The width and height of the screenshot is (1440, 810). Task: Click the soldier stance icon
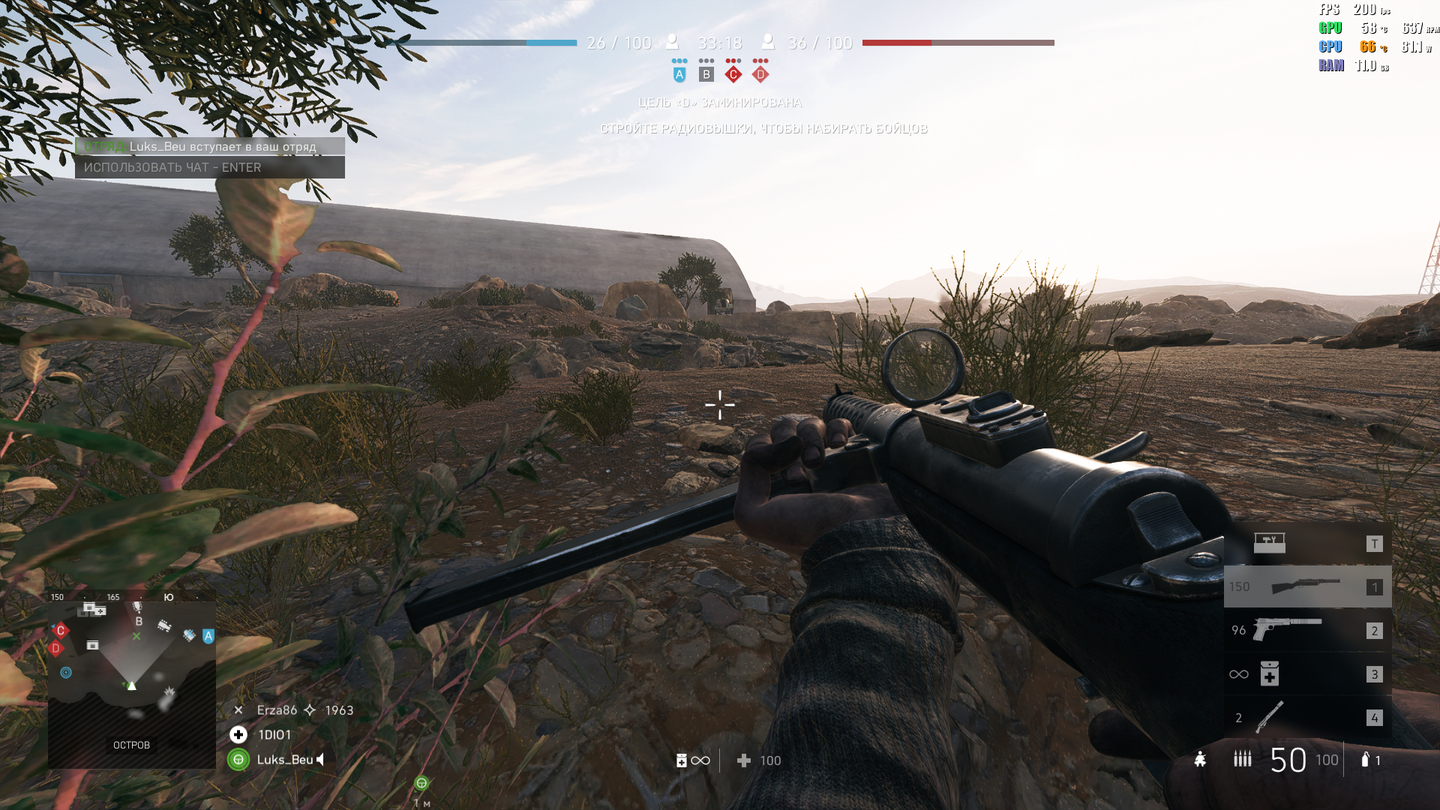(1199, 760)
